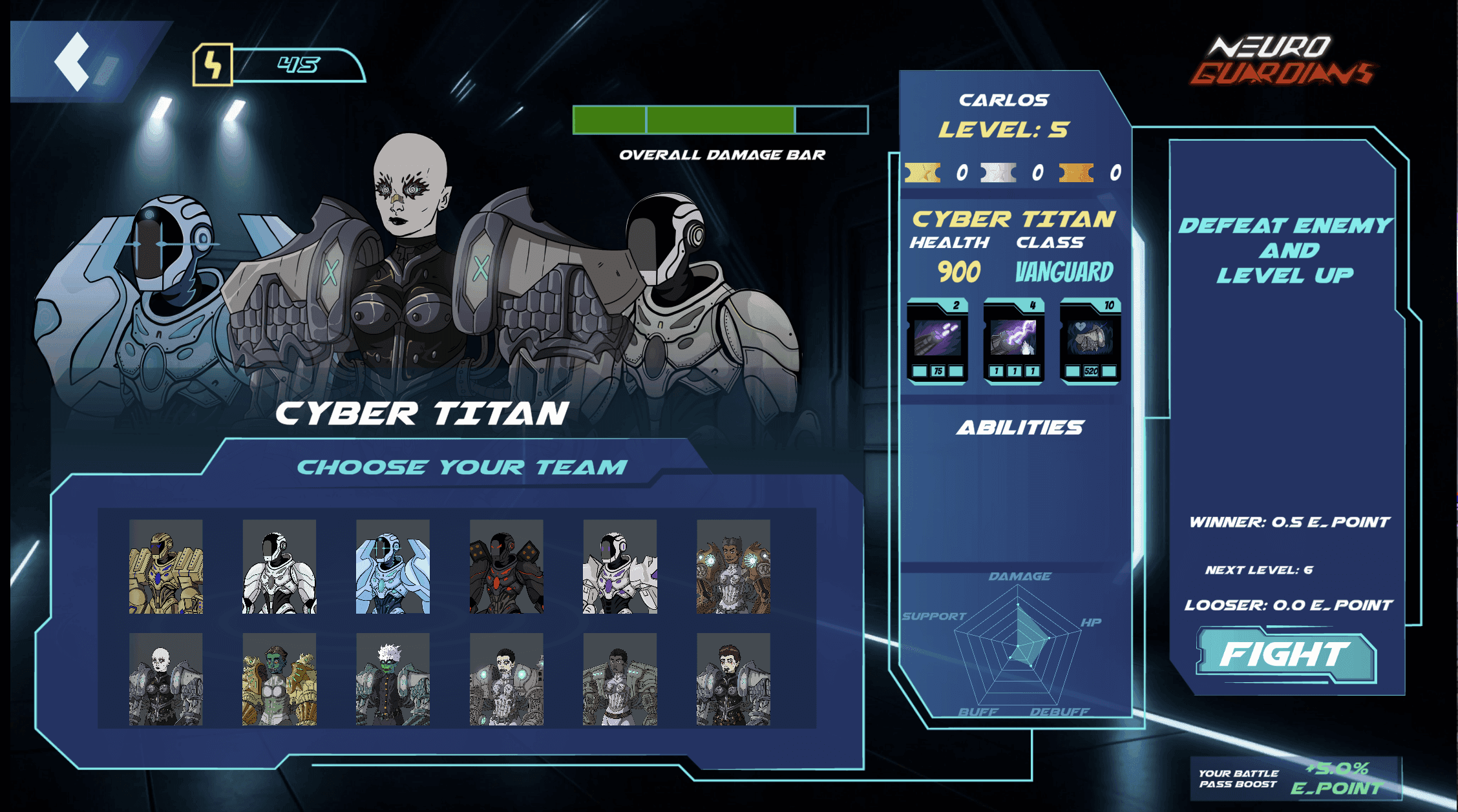
Task: Open the Abilities section
Action: (x=1019, y=426)
